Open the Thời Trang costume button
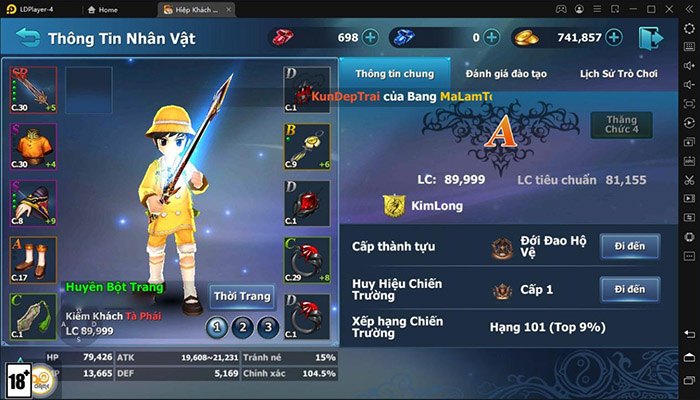The image size is (700, 400). [x=242, y=296]
